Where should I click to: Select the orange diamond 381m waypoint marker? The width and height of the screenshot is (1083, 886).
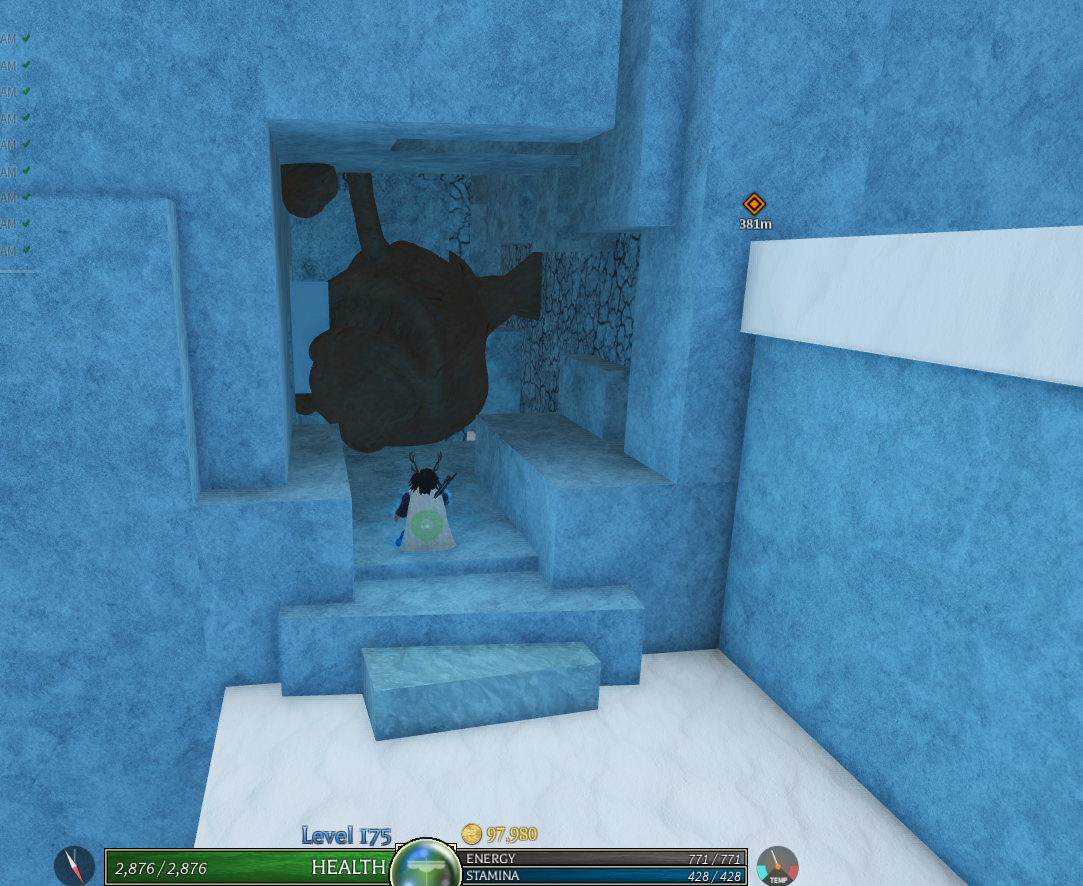(754, 204)
